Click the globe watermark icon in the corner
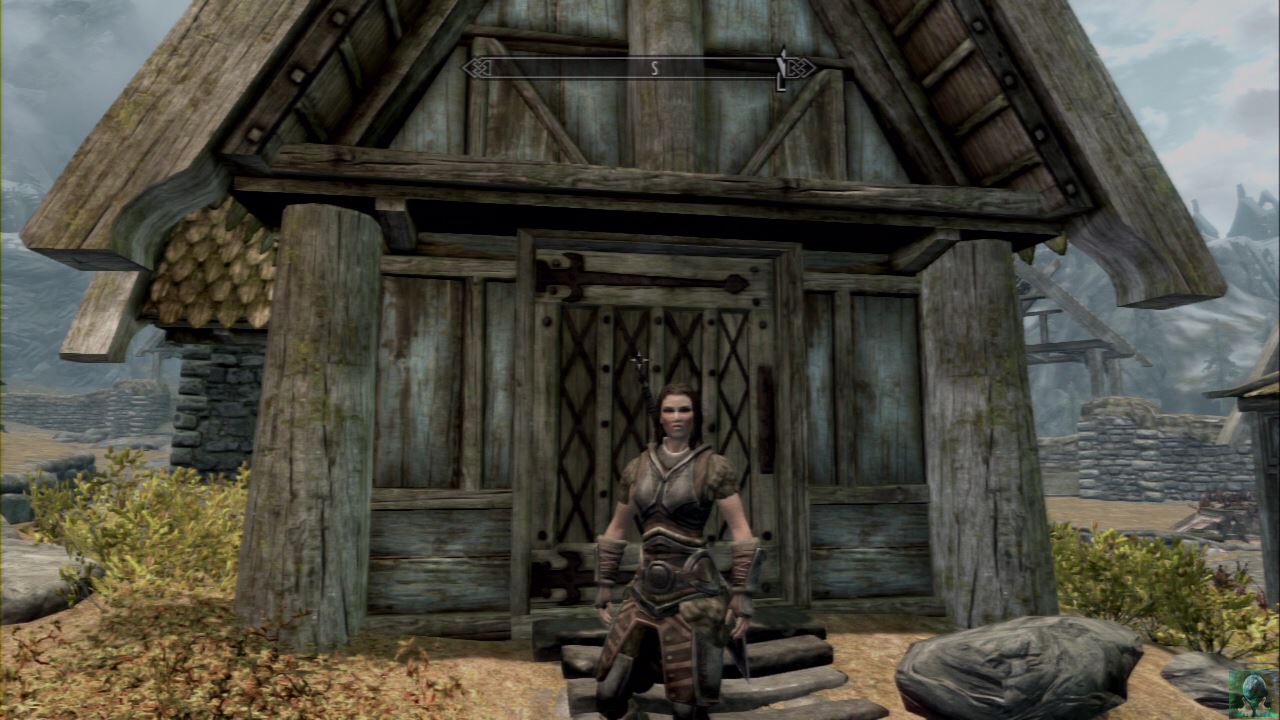1280x720 pixels. (x=1251, y=689)
